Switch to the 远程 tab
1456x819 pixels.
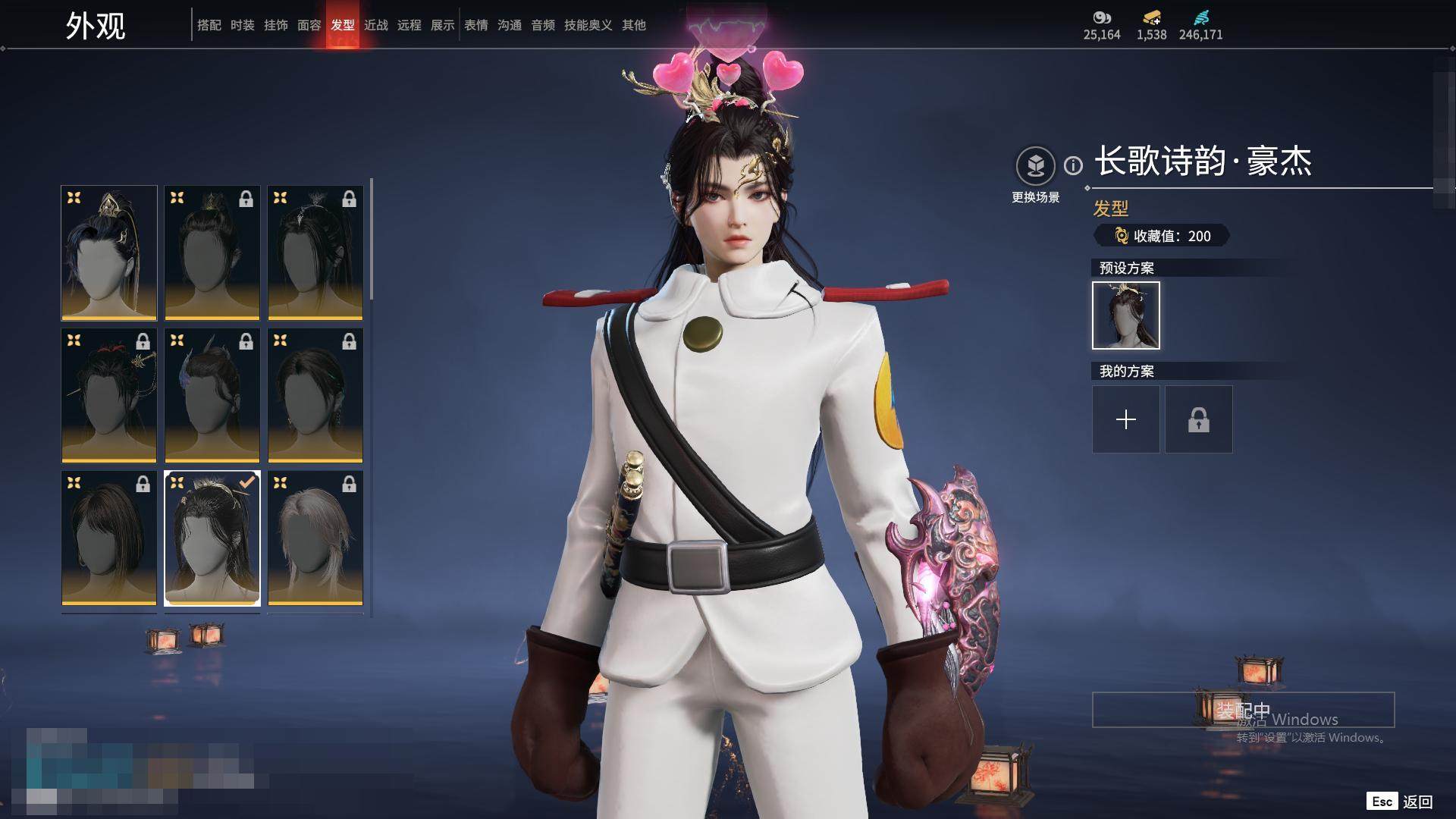tap(409, 25)
